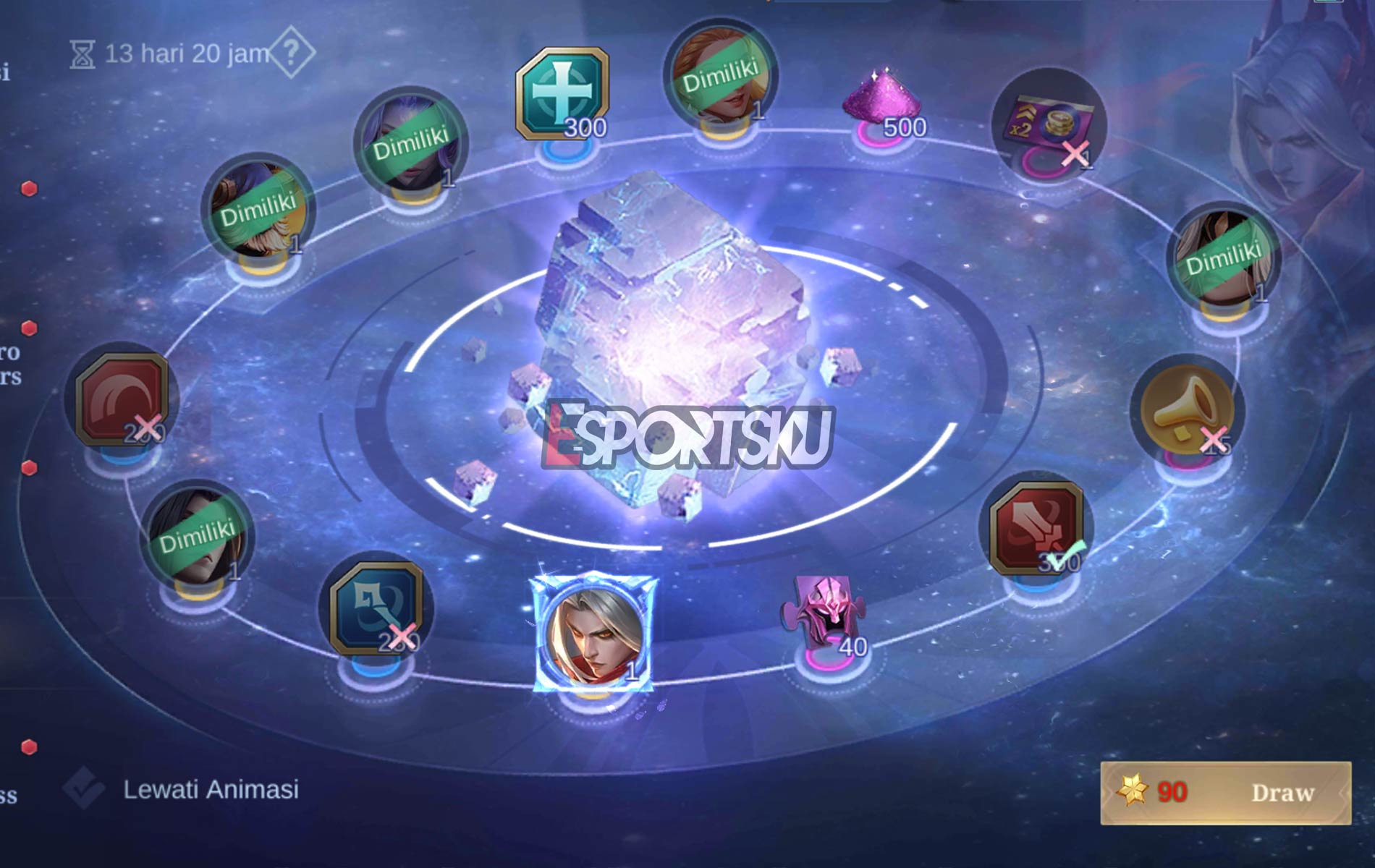
Task: Select the teal cross emblem reward 300
Action: [x=562, y=94]
